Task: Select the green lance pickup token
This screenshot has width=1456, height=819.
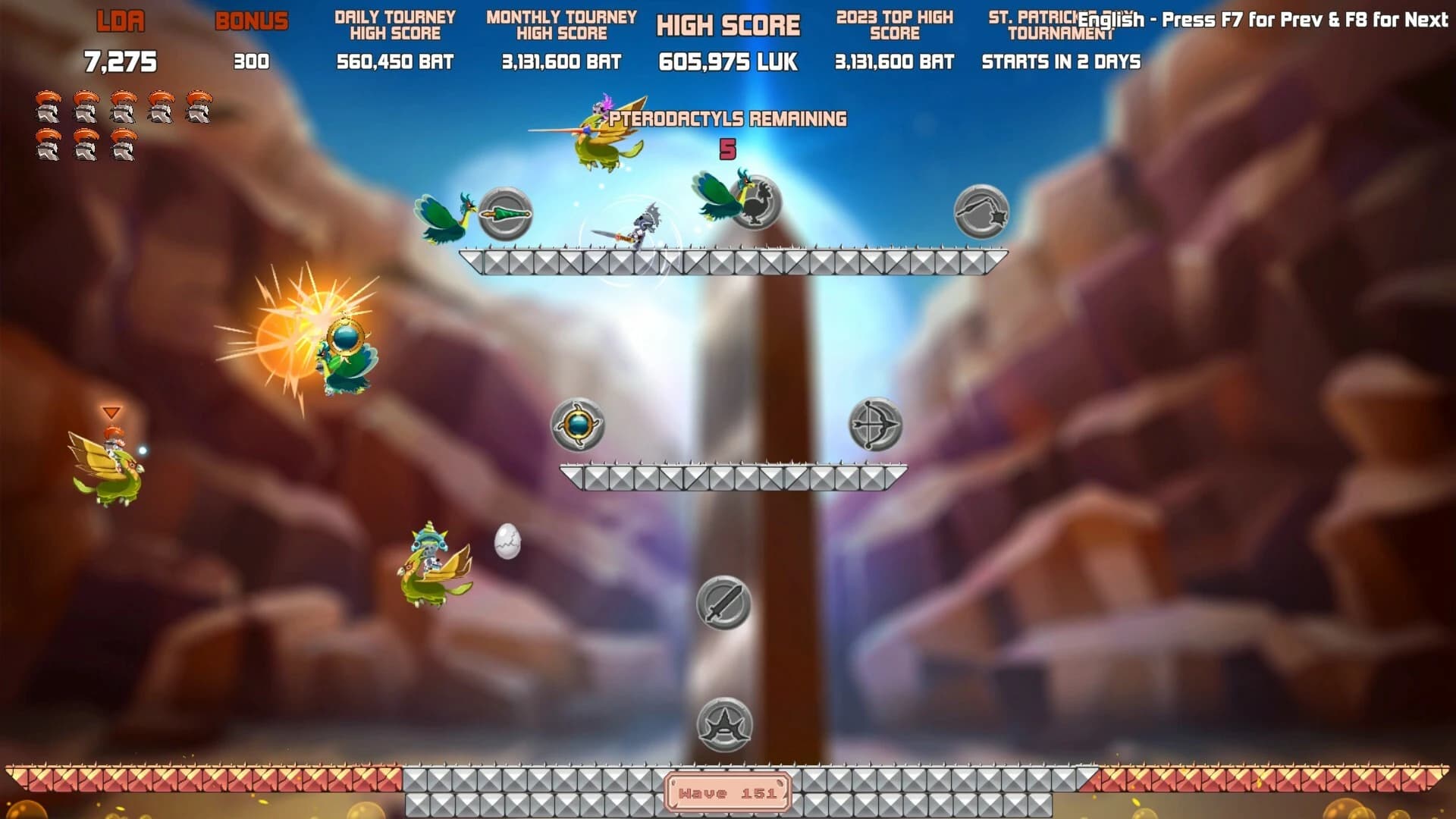Action: (x=504, y=214)
